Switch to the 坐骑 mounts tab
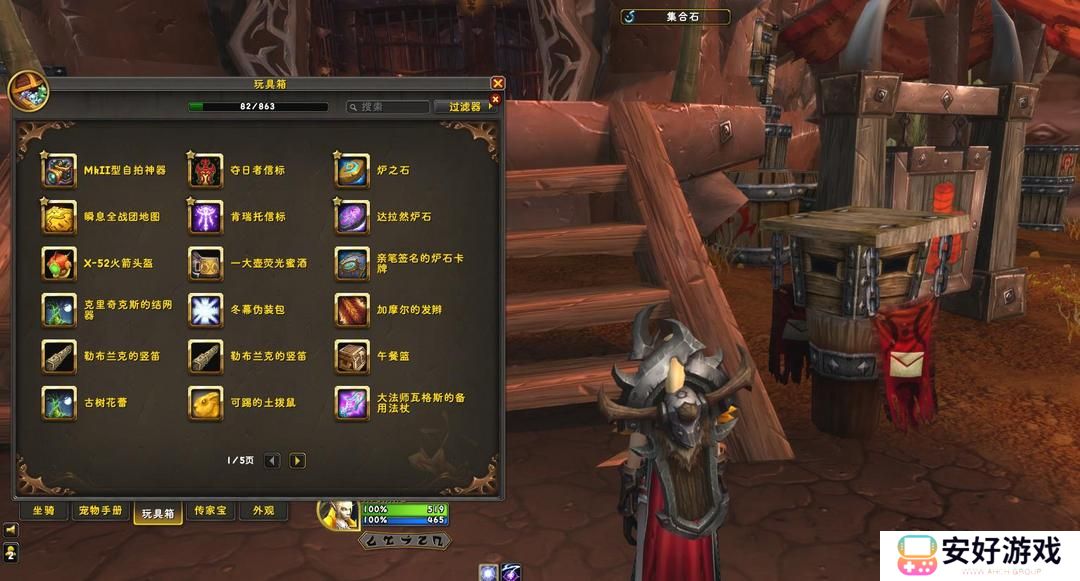 [44, 511]
